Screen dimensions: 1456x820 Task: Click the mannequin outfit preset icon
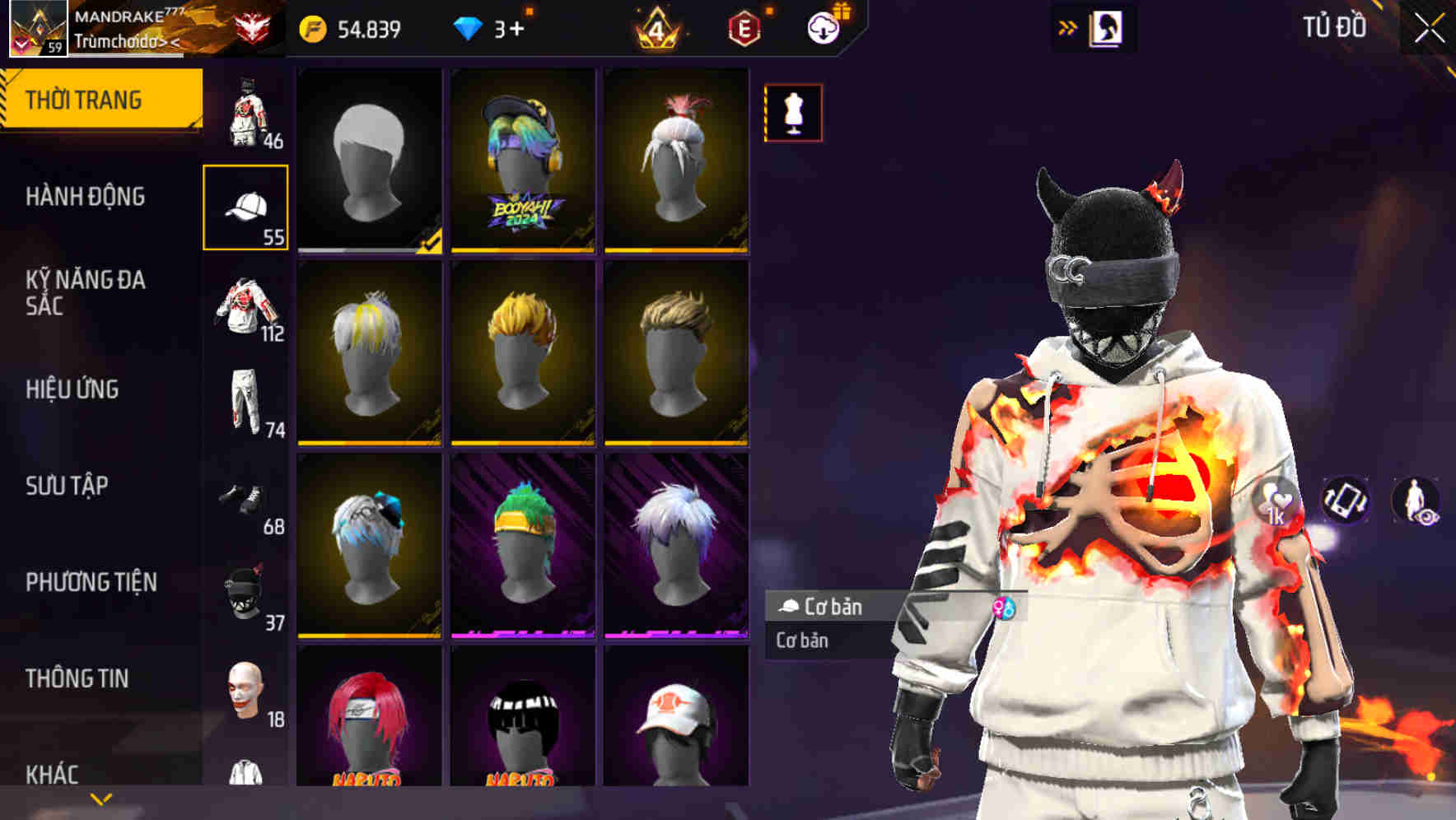click(792, 112)
